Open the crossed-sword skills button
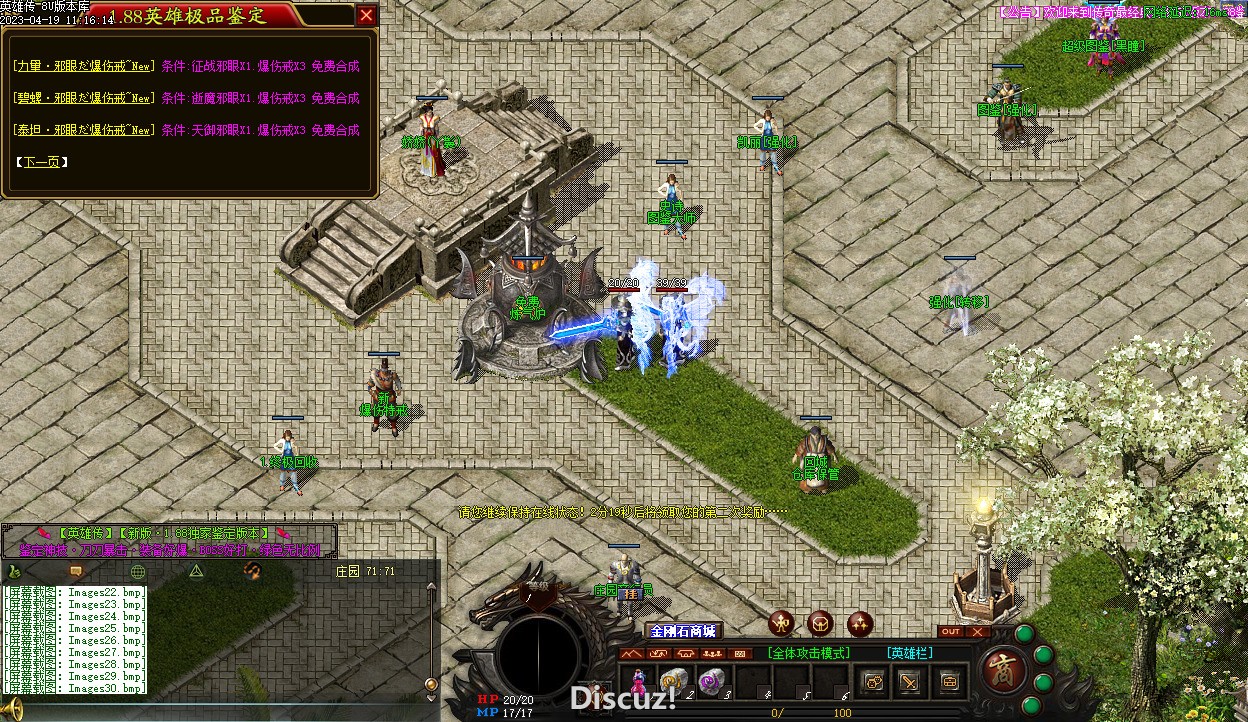Viewport: 1248px width, 722px height. [909, 682]
